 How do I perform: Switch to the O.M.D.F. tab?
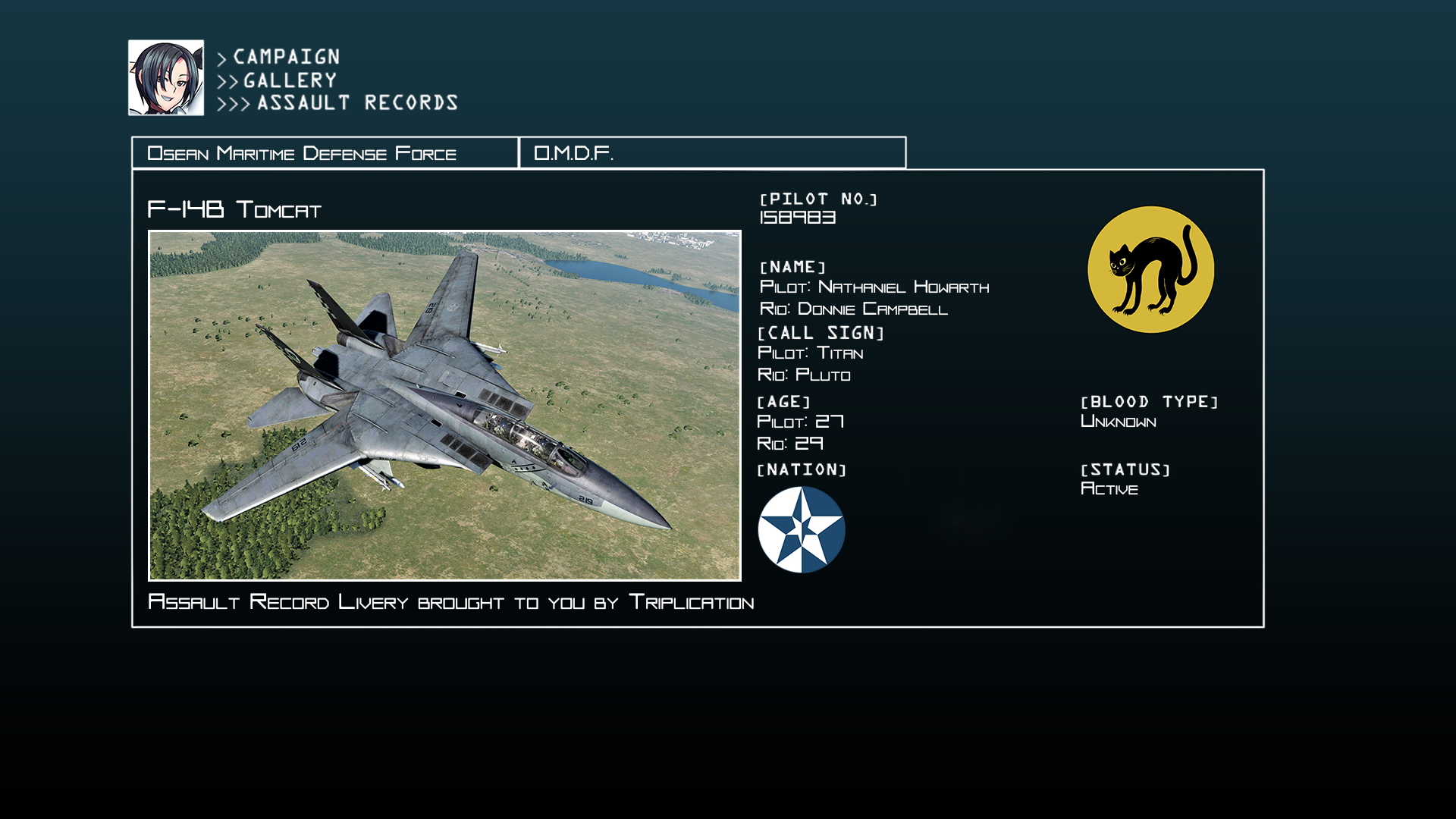coord(712,152)
